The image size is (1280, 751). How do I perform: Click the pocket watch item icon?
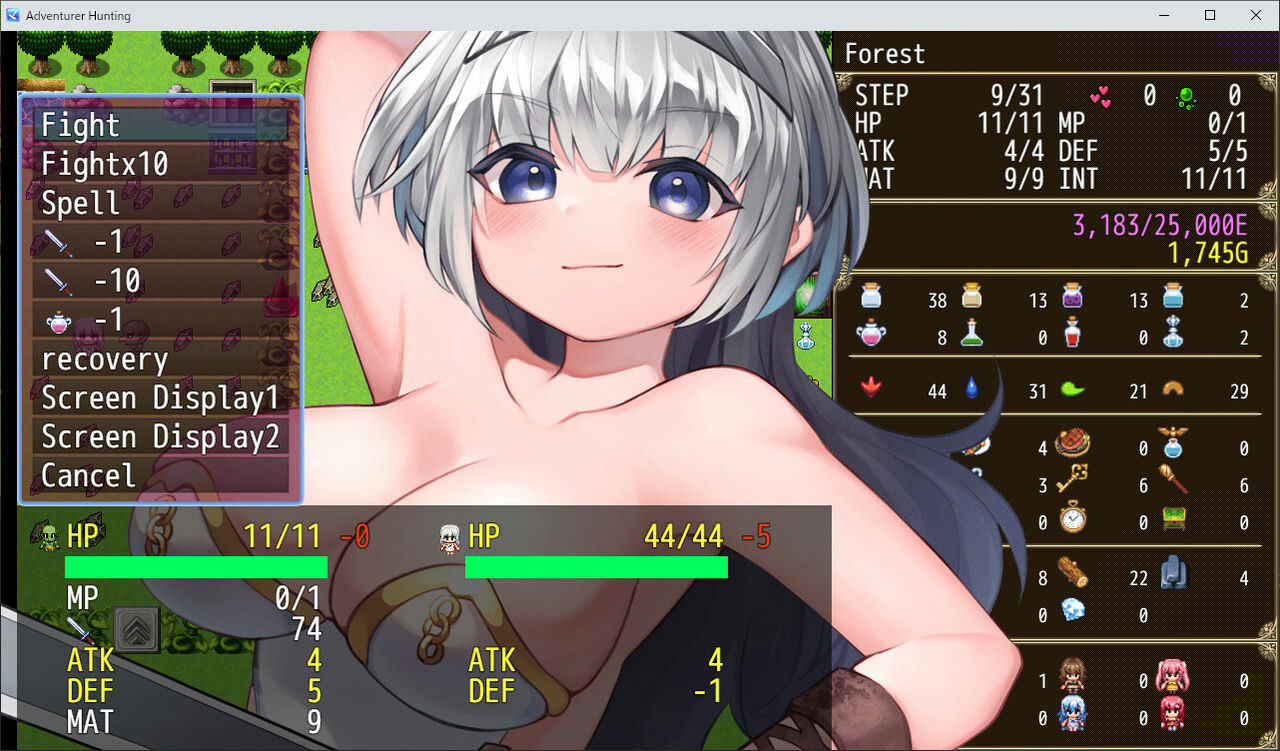1071,517
